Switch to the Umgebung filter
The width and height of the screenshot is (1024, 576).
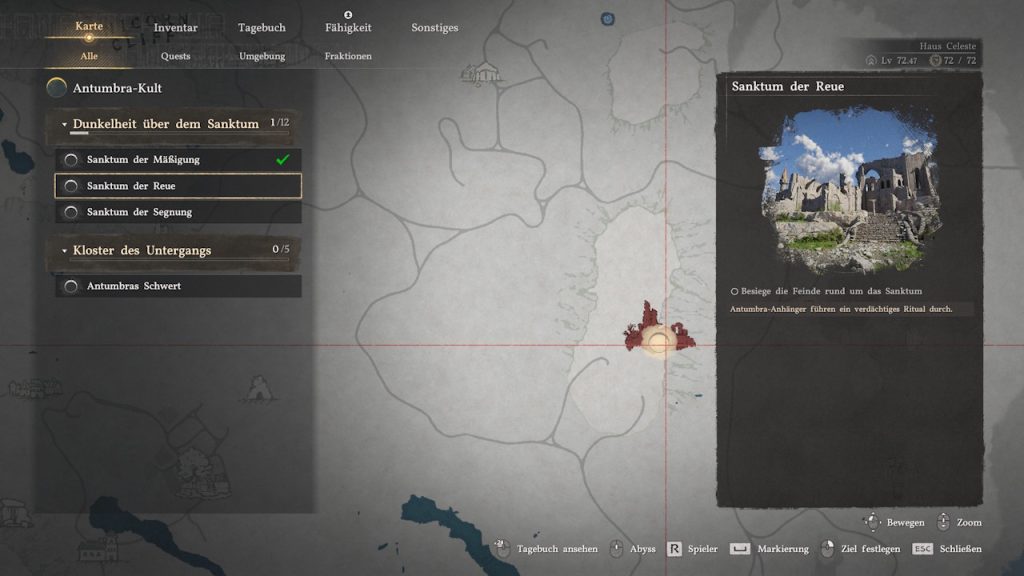coord(262,56)
